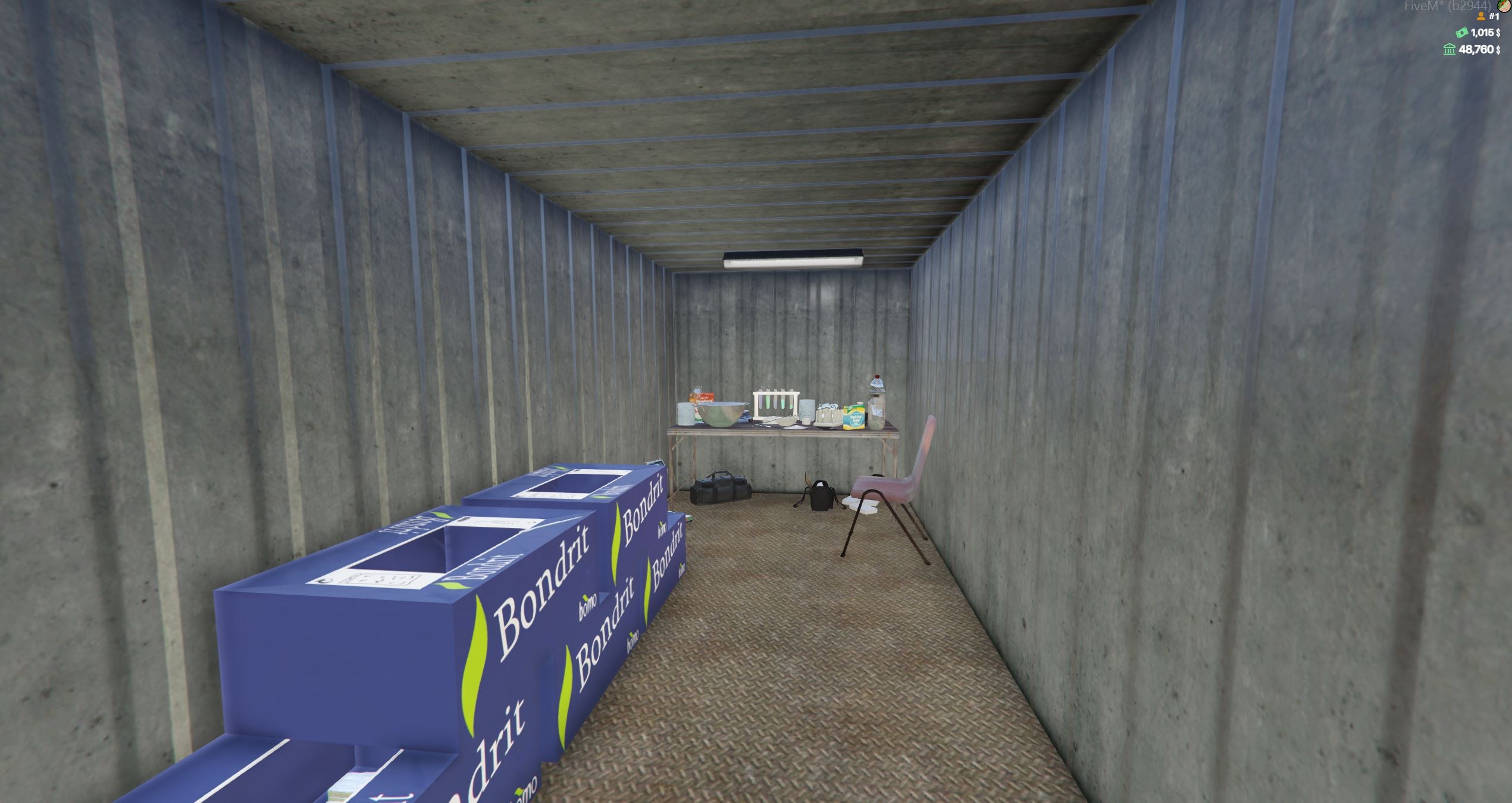The width and height of the screenshot is (1512, 803).
Task: Click the #1 player indicator label
Action: (x=1495, y=17)
